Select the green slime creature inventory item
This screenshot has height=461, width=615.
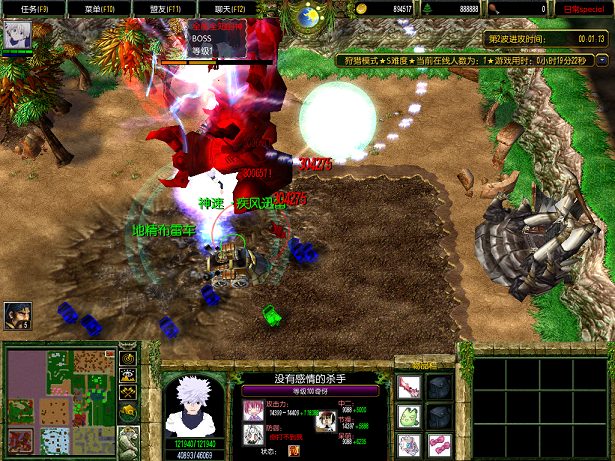click(408, 415)
